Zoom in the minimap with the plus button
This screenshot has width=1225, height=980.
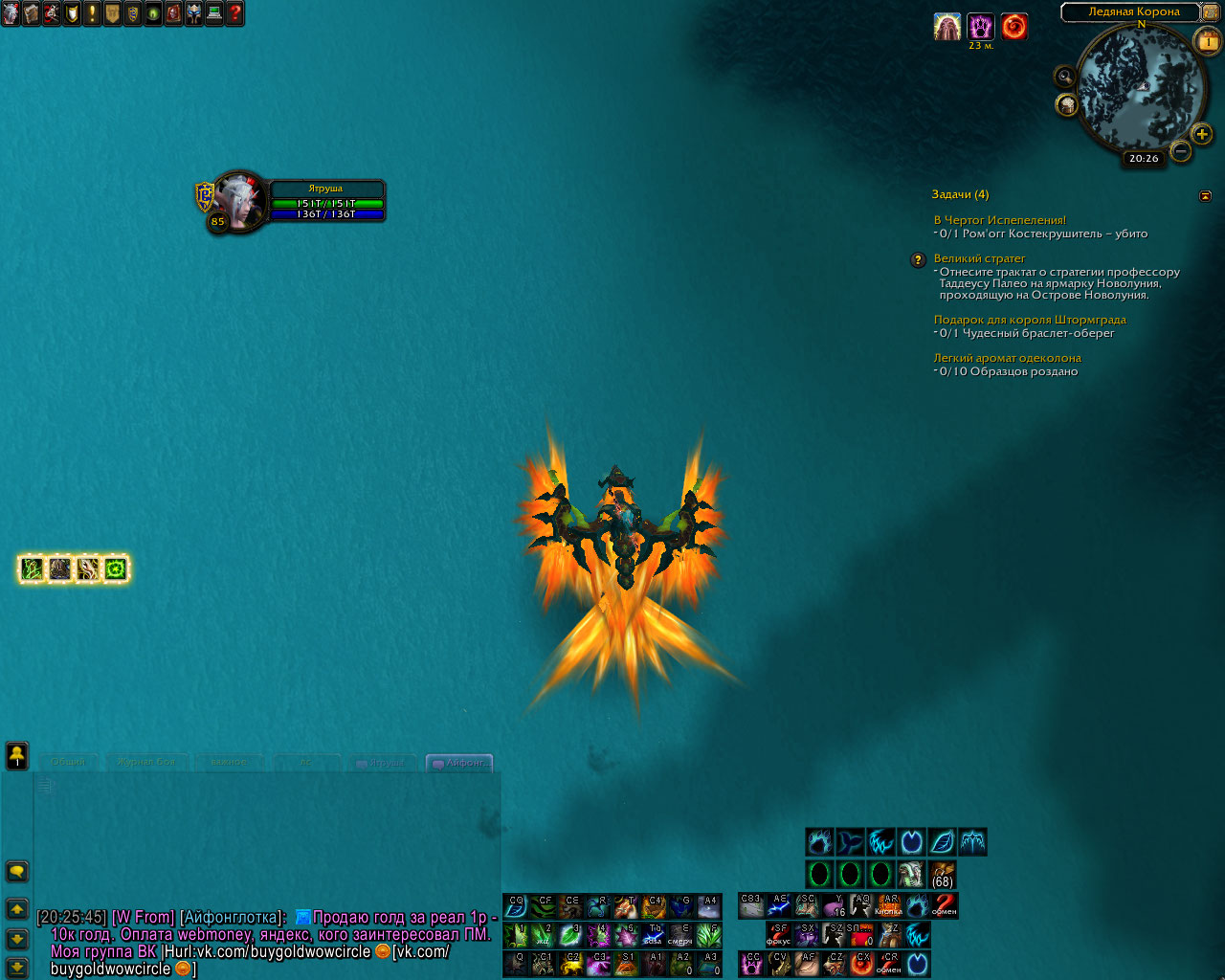pyautogui.click(x=1202, y=134)
